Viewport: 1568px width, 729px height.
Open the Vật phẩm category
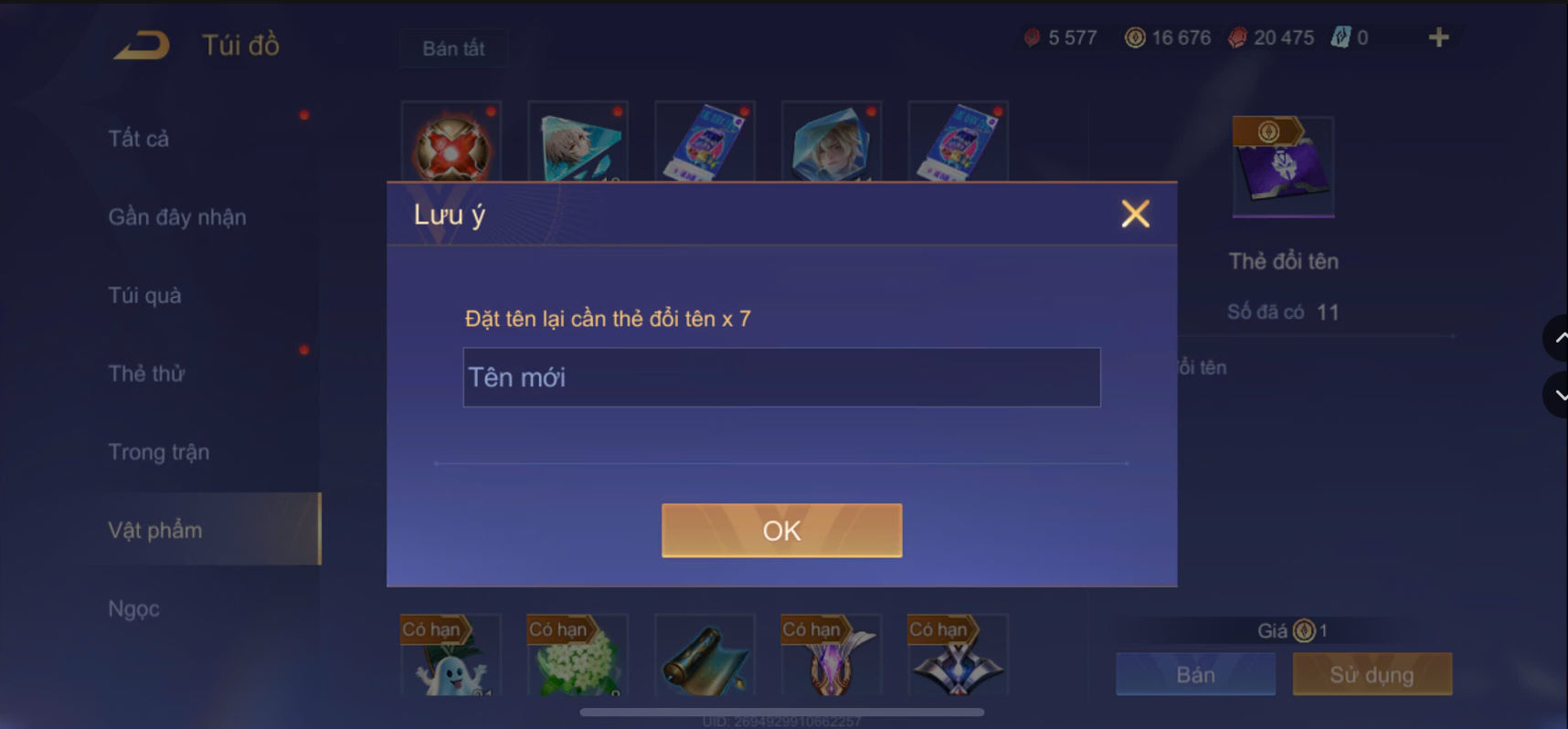point(154,529)
